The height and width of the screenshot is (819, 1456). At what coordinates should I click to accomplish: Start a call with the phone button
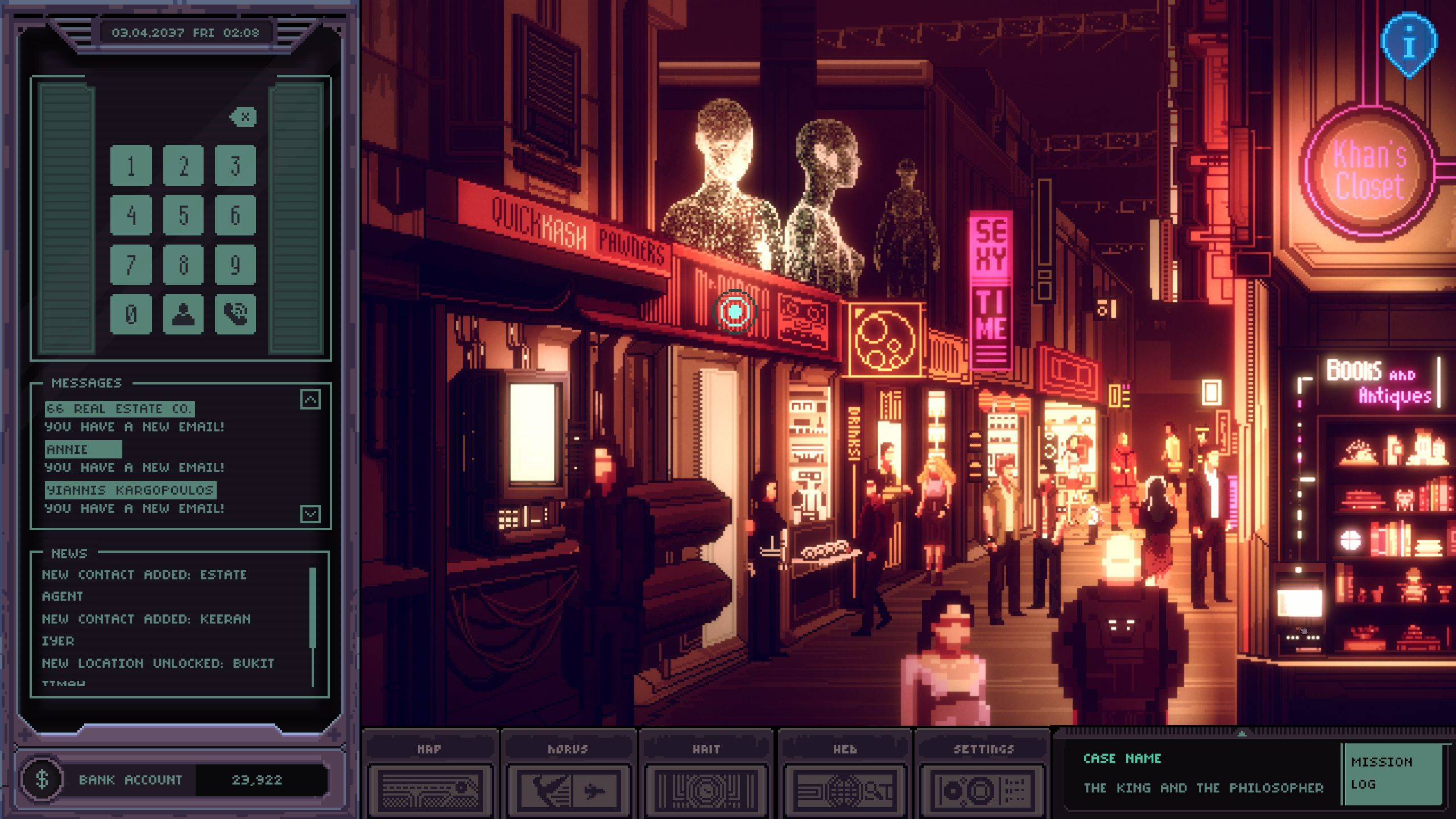point(235,314)
